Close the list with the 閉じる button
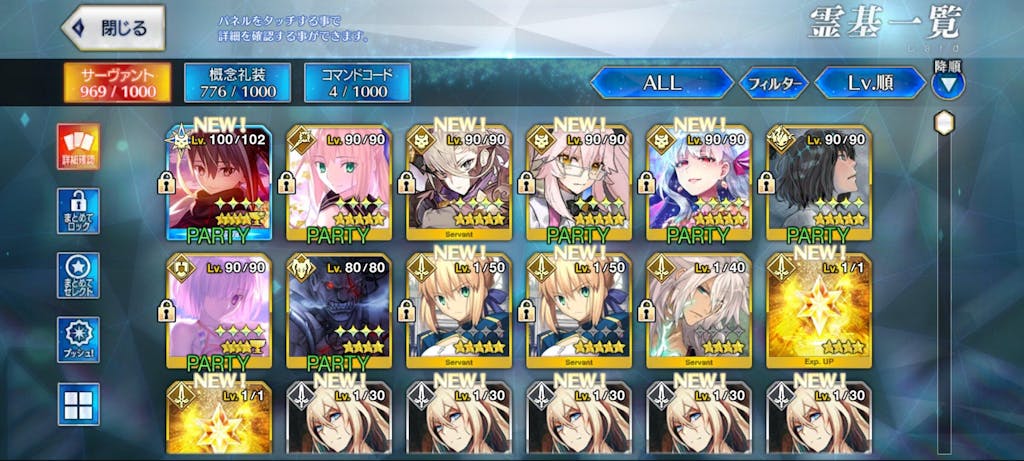Viewport: 1024px width, 461px height. [x=110, y=29]
